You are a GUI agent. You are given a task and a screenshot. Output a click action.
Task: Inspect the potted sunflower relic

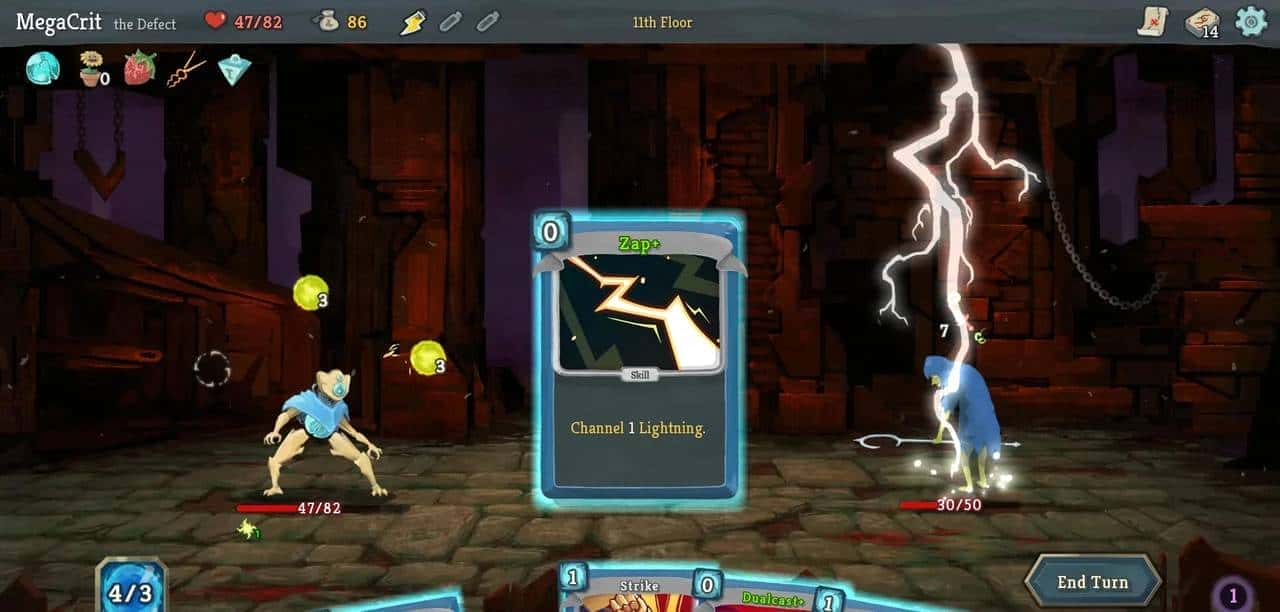coord(92,70)
